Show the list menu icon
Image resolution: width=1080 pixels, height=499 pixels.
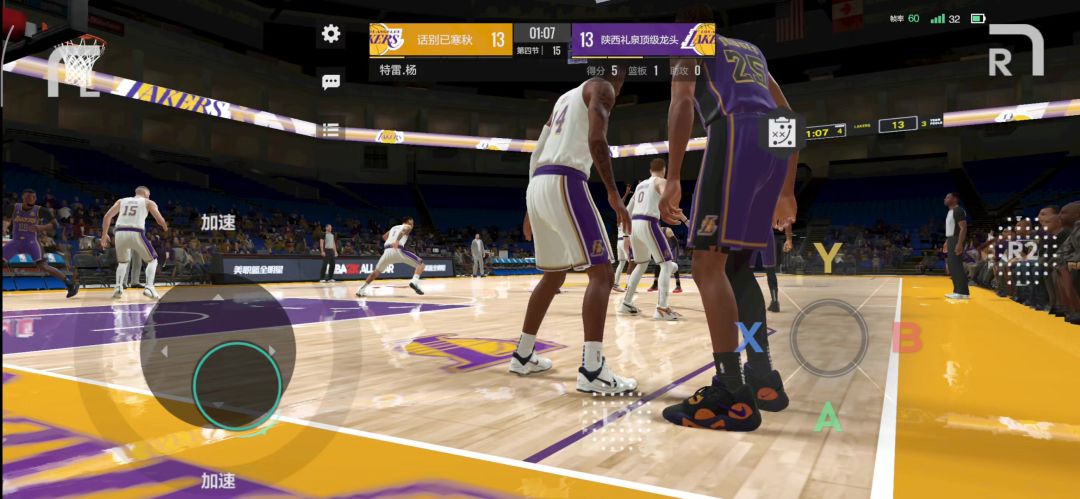(331, 129)
